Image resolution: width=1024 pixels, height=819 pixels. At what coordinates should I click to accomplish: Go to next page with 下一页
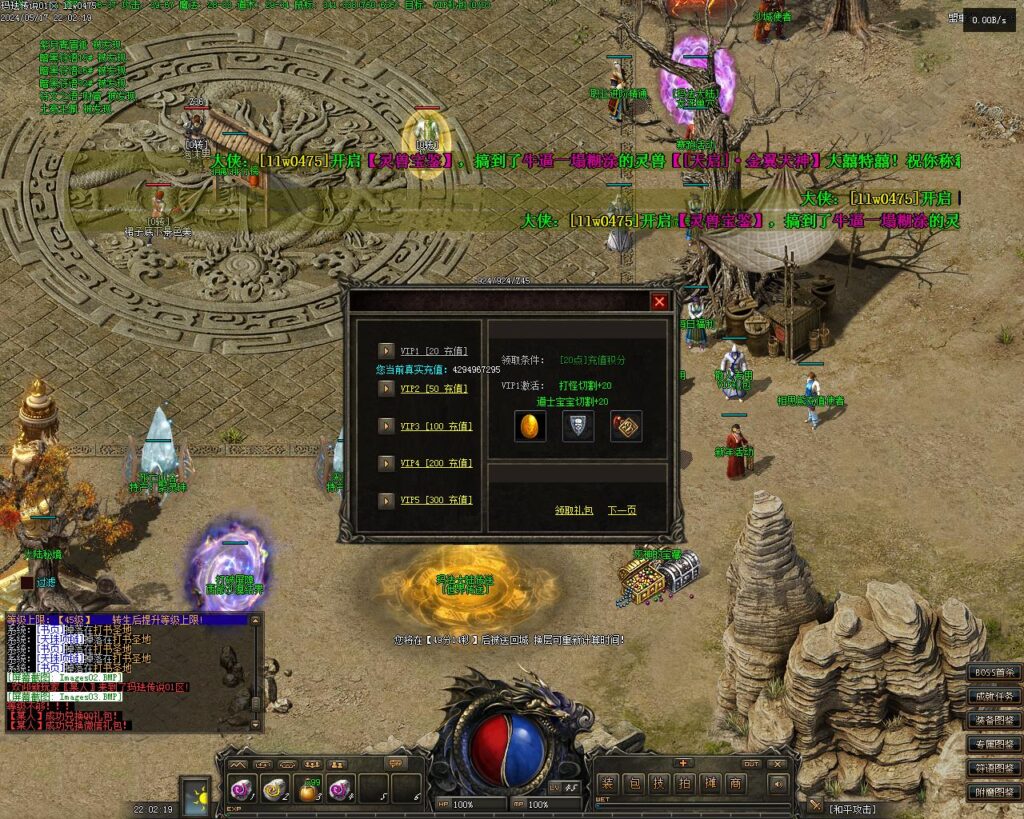tap(622, 510)
